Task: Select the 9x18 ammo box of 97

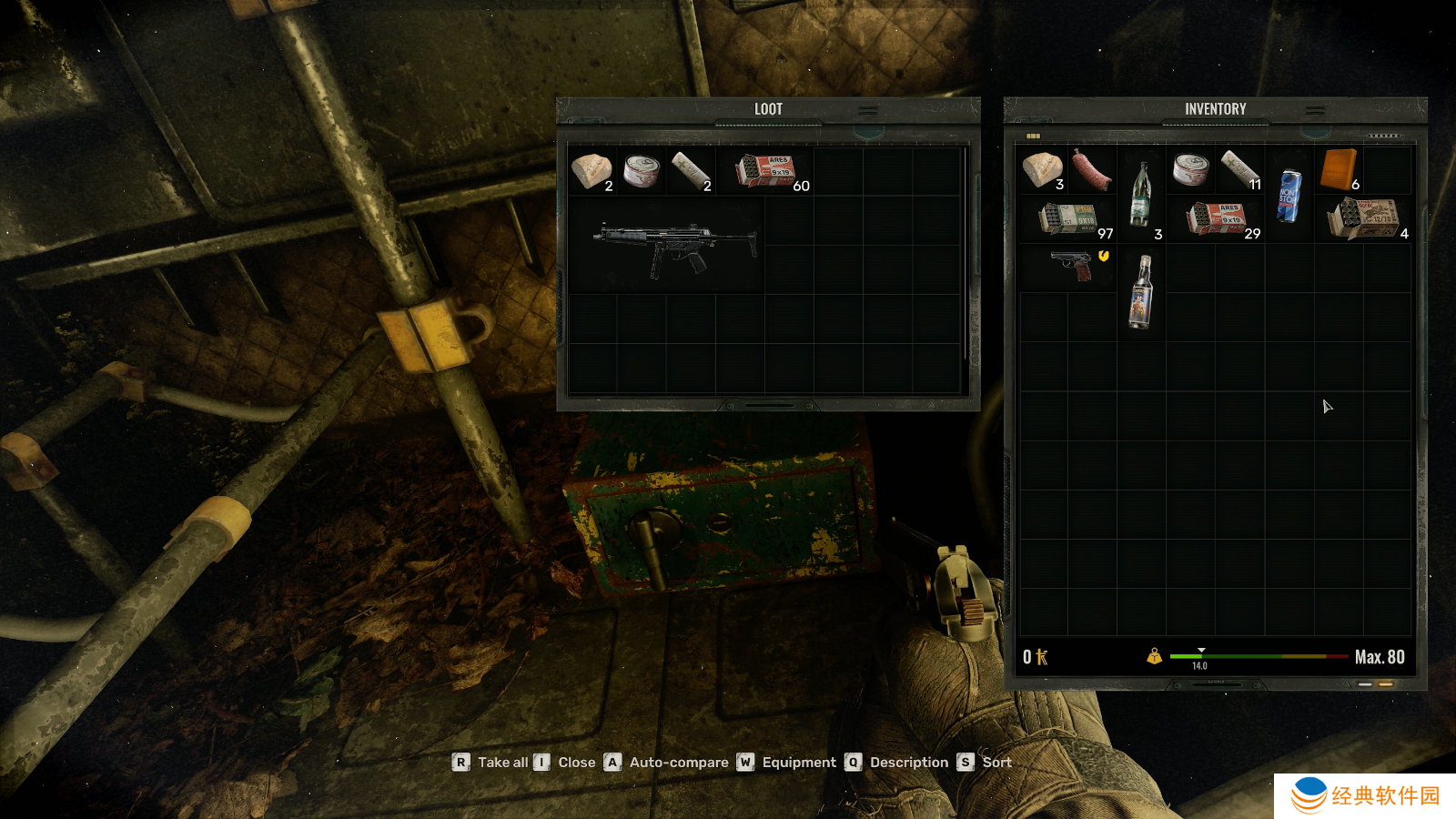Action: [x=1069, y=219]
